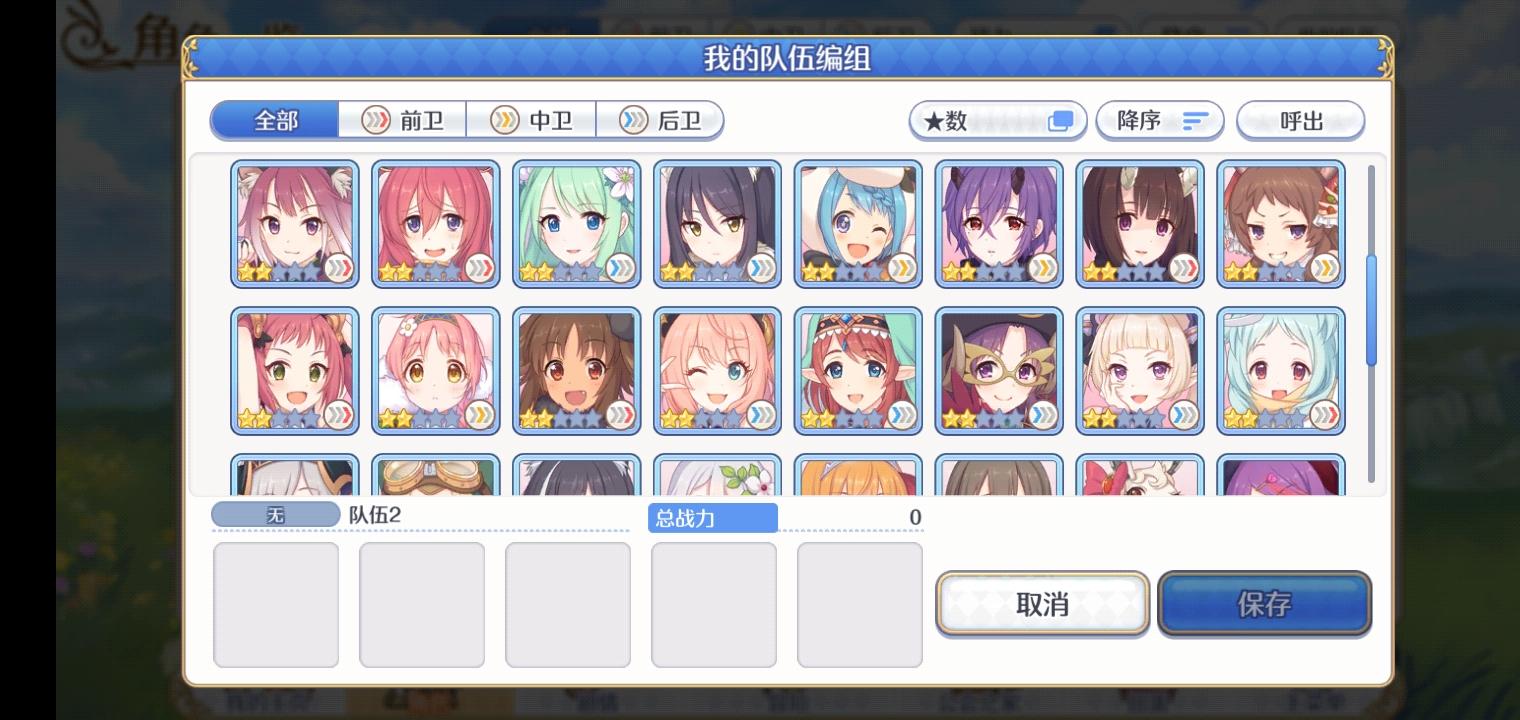Select the sheep-hat blue-haired character icon
The height and width of the screenshot is (720, 1520).
(858, 223)
